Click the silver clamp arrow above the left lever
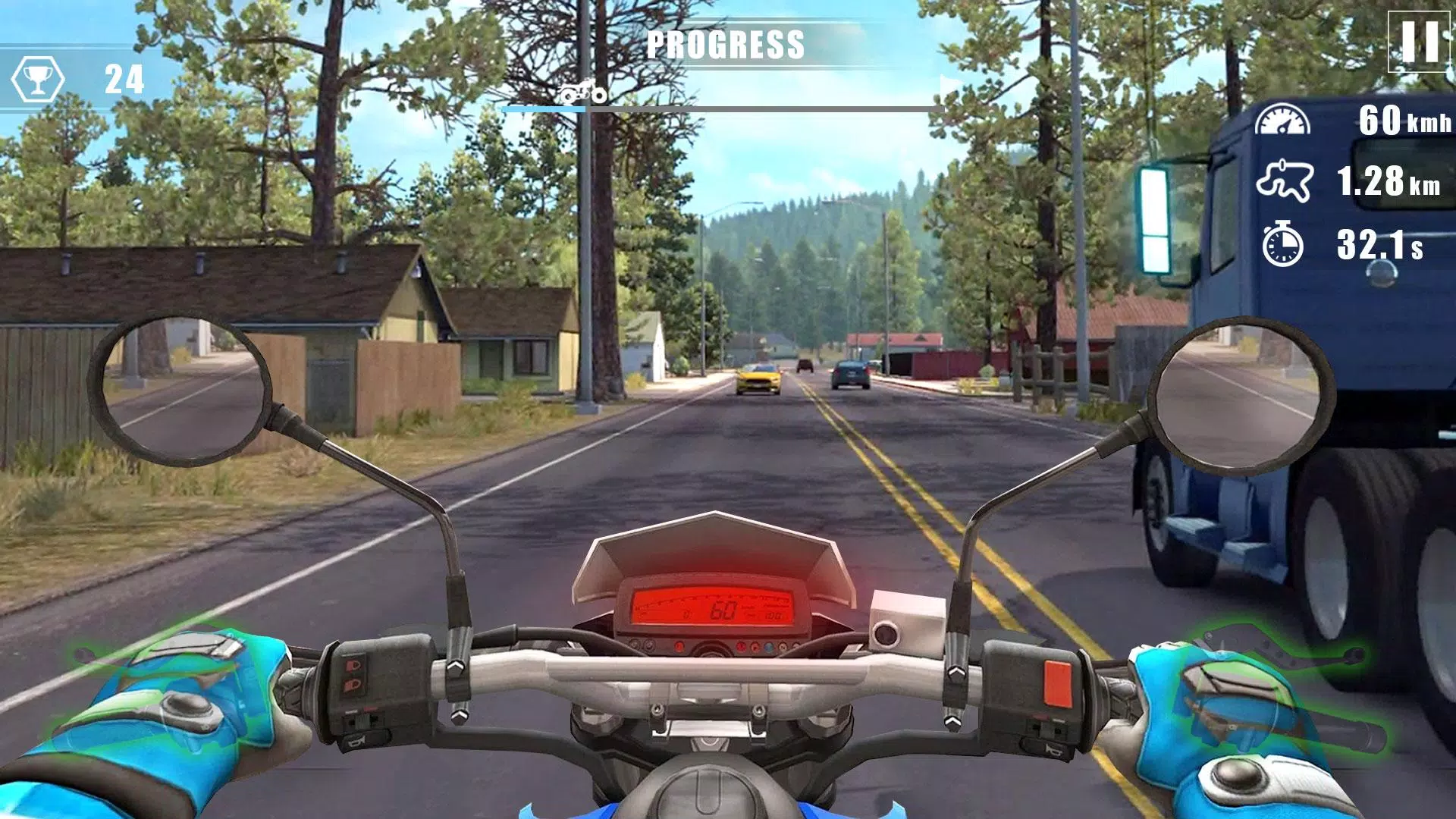 point(455,667)
